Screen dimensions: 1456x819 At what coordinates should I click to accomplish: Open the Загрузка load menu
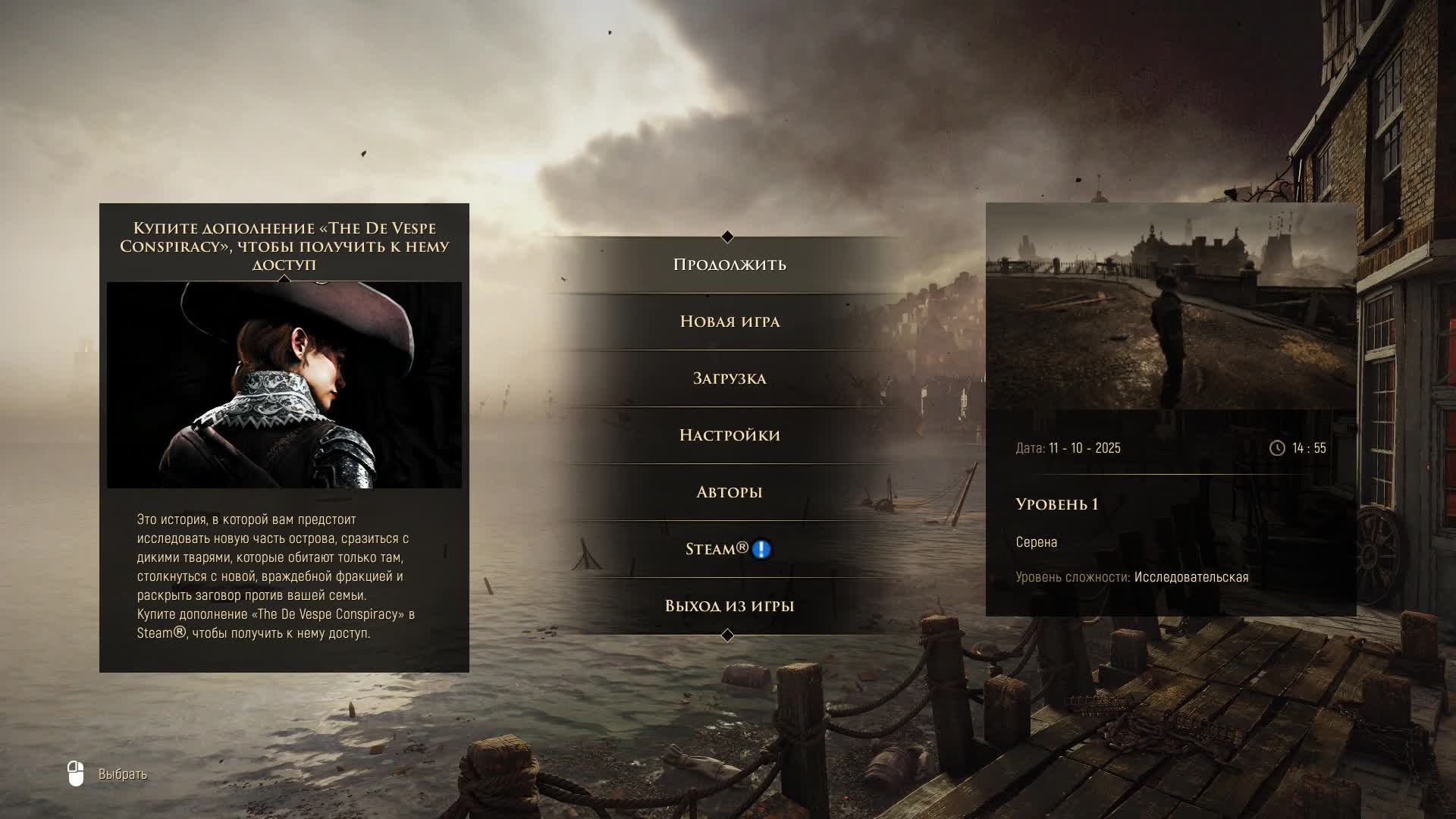(x=729, y=378)
